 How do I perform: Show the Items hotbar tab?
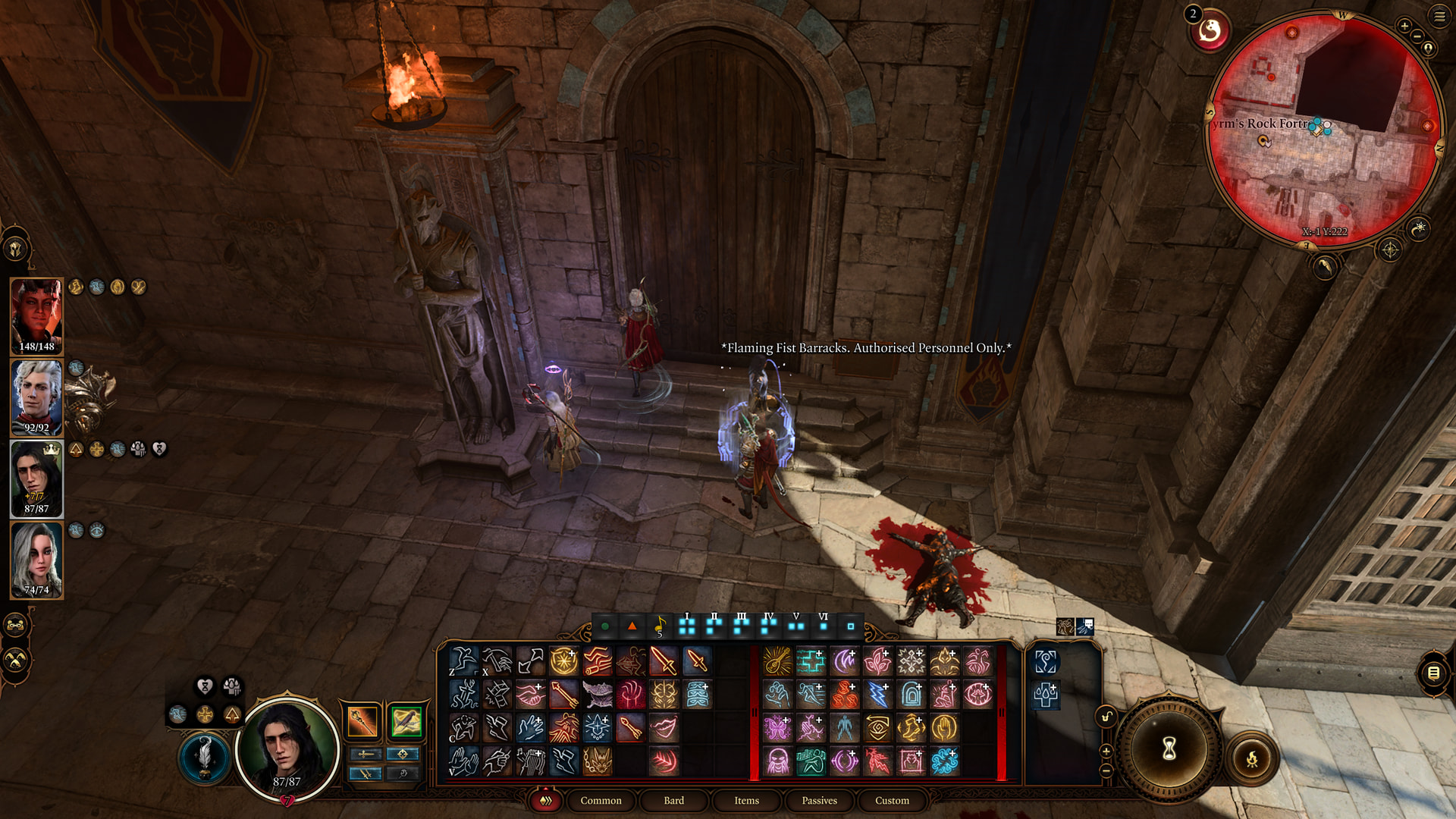tap(746, 800)
